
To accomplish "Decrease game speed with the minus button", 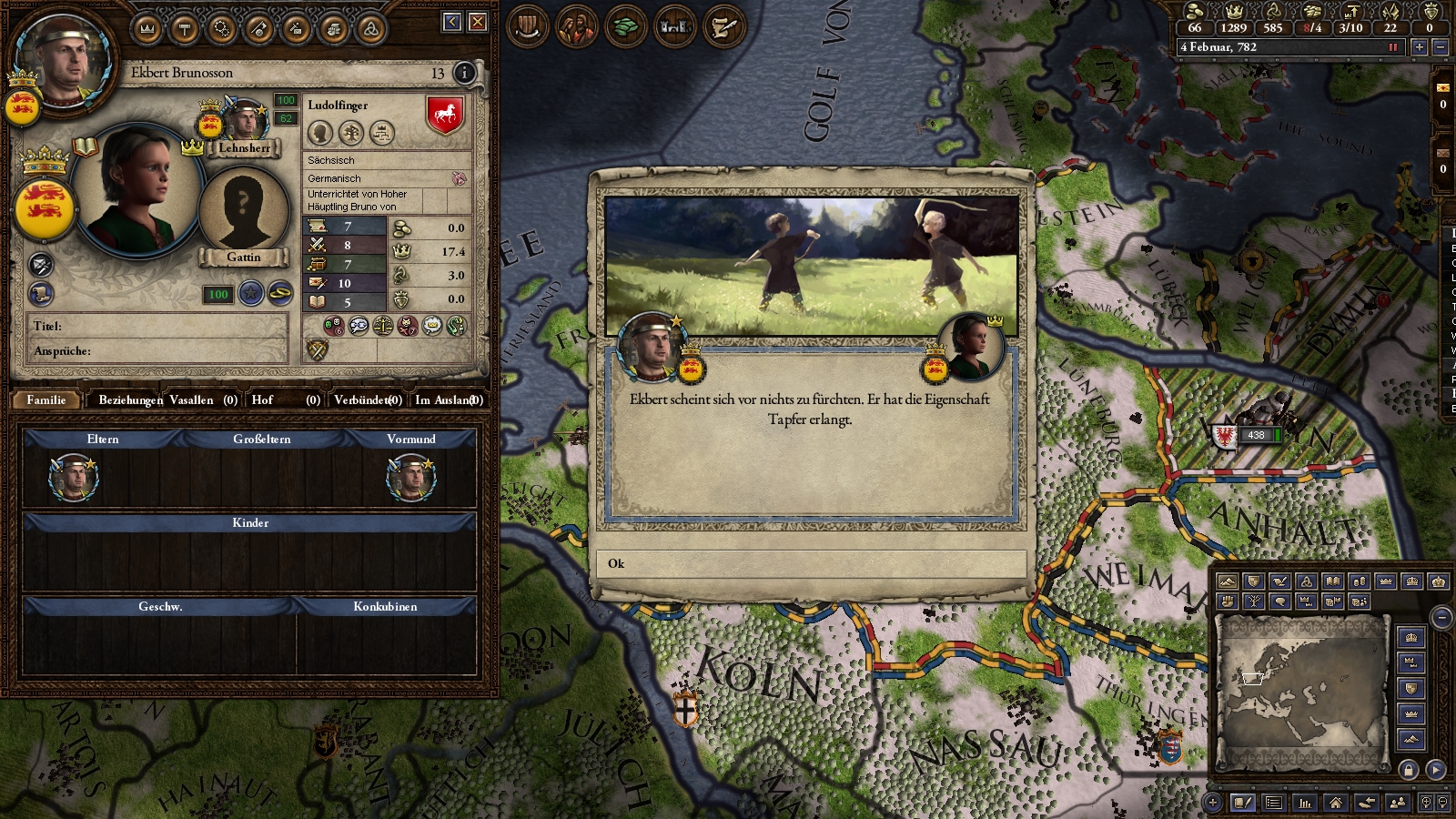I will click(1440, 46).
